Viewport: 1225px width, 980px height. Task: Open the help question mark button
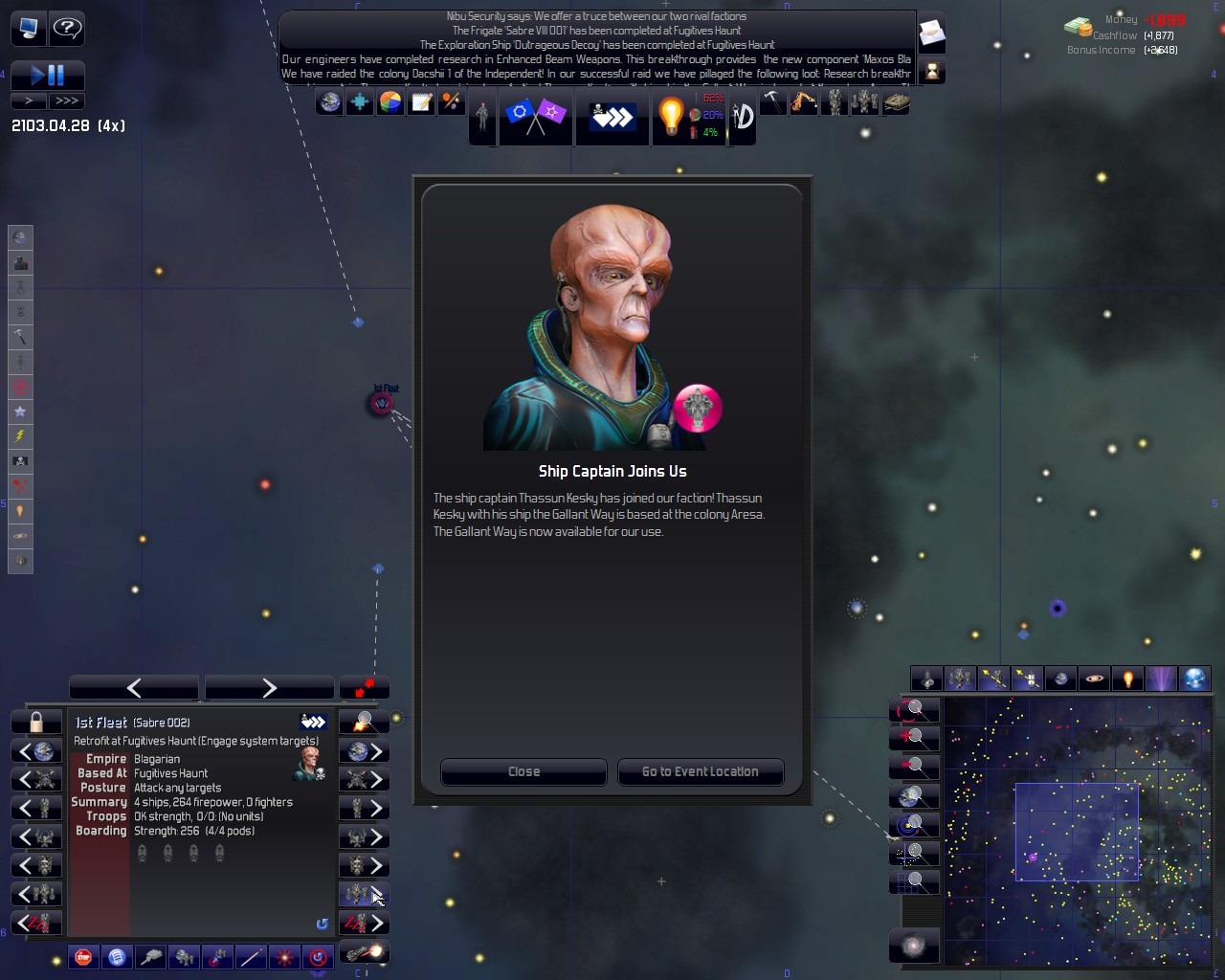[x=66, y=29]
